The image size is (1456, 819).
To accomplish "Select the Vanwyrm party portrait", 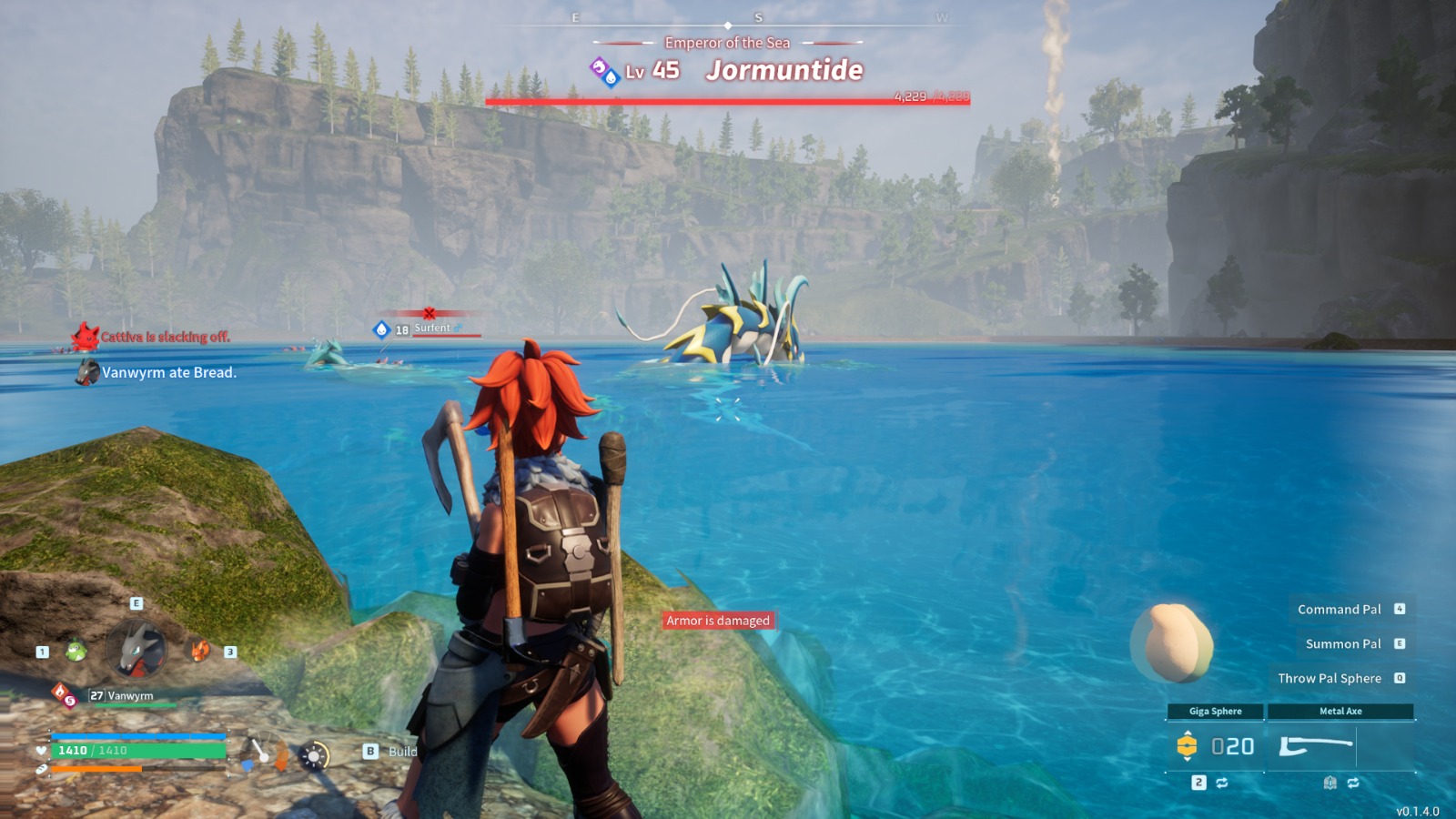I will [x=136, y=650].
